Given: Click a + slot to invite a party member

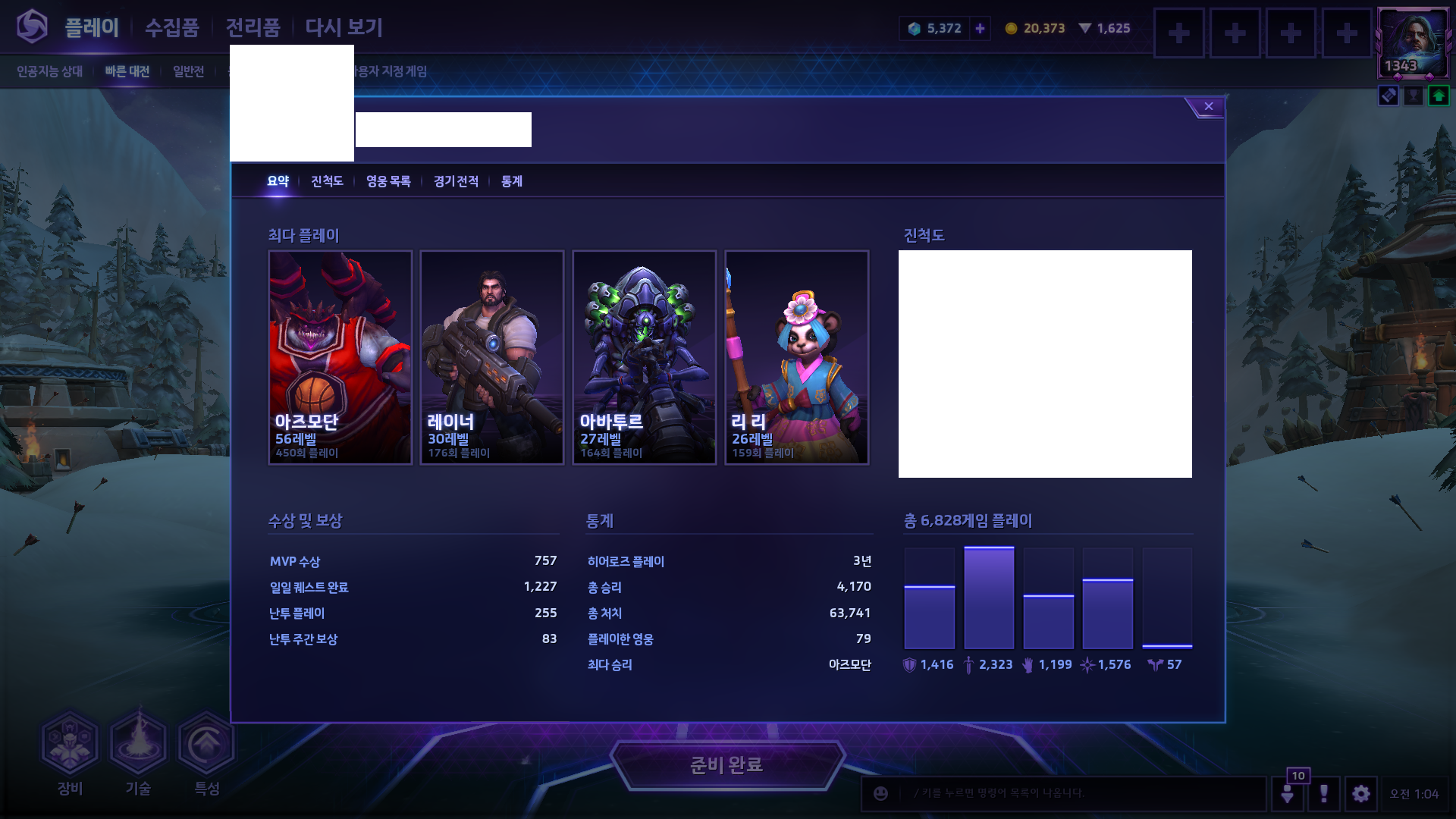Looking at the screenshot, I should 1179,33.
